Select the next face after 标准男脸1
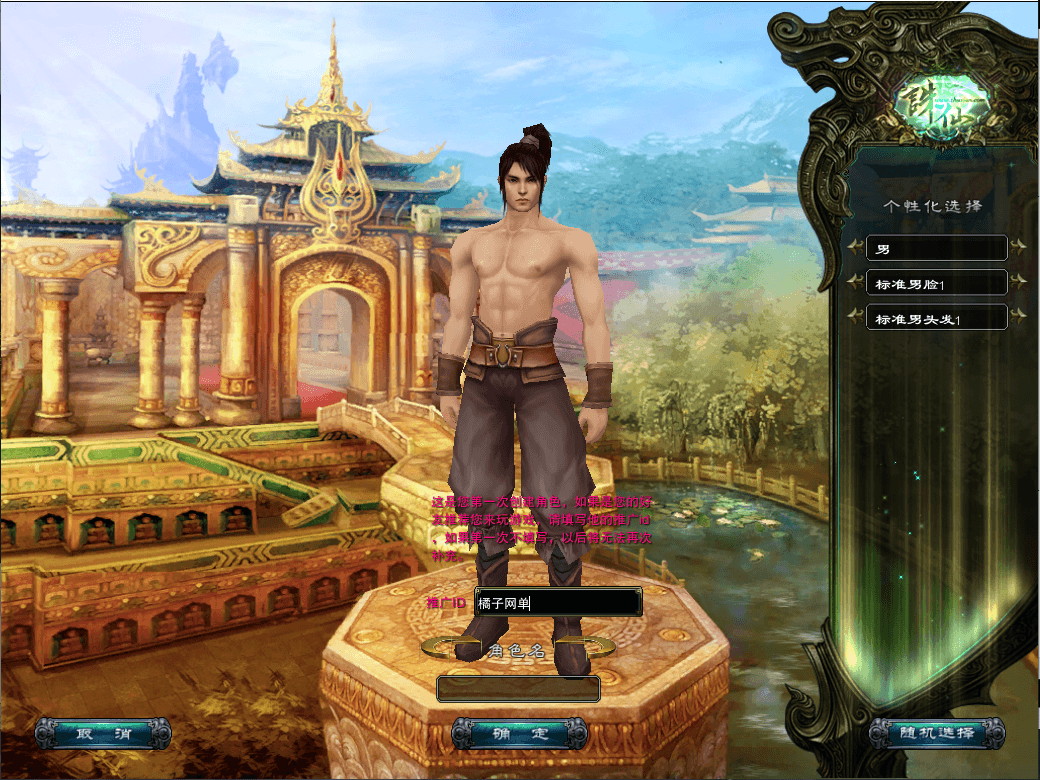This screenshot has height=780, width=1040. click(x=1018, y=283)
